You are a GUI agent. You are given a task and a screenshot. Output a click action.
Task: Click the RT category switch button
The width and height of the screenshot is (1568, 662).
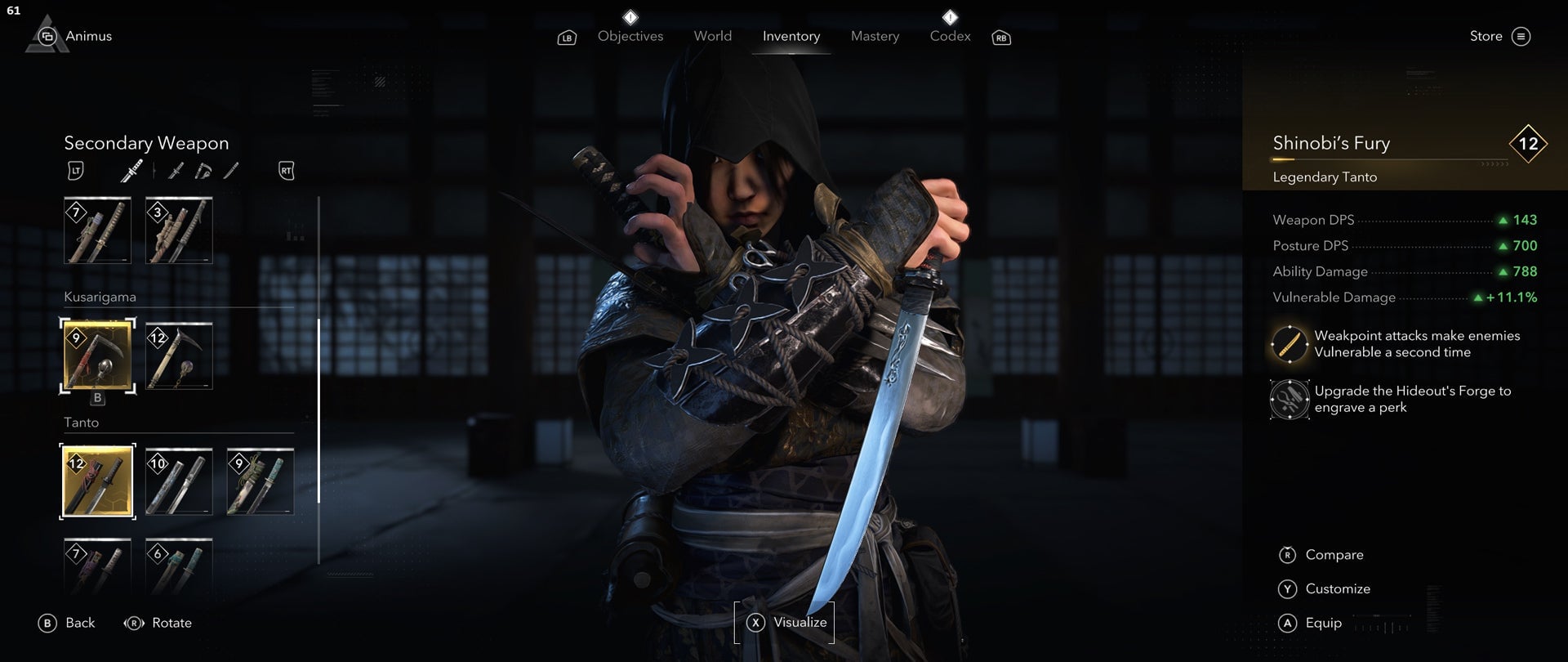tap(286, 170)
